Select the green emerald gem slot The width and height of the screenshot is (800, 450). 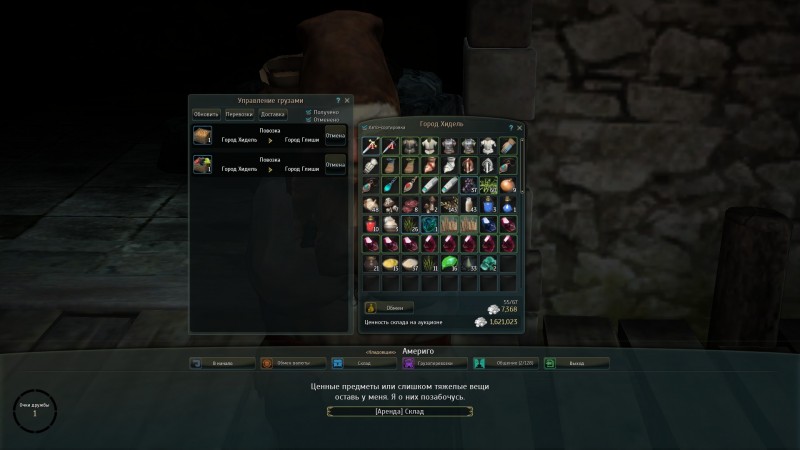[449, 263]
